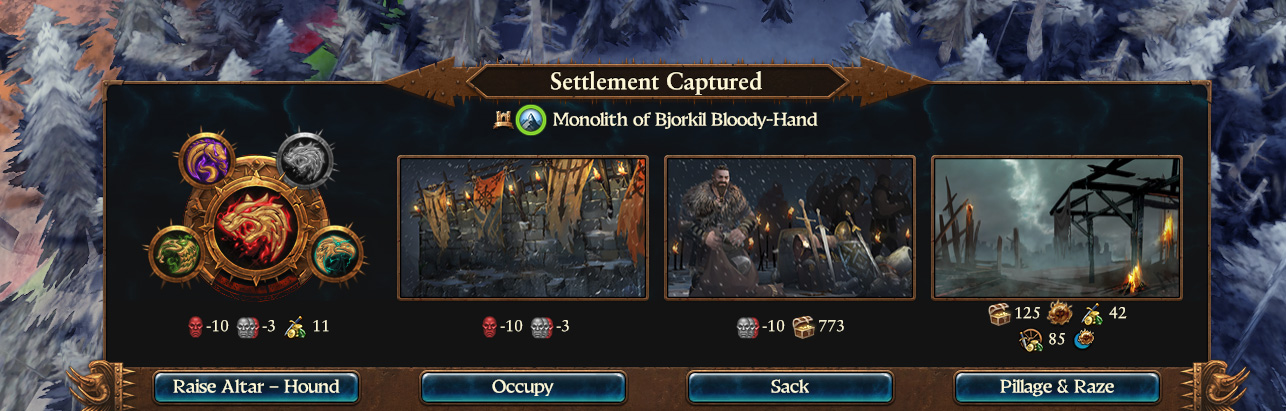1286x411 pixels.
Task: Choose the Raise Altar – Hound option
Action: (256, 387)
